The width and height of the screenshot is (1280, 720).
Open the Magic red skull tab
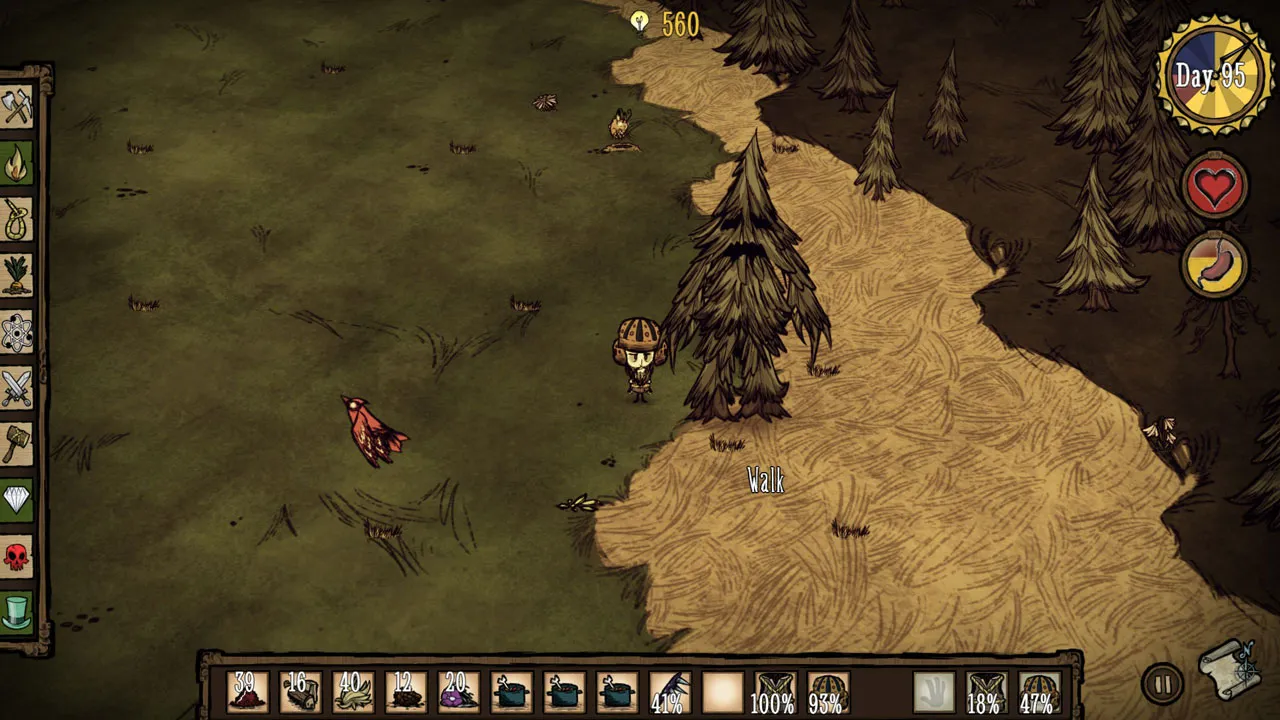point(17,556)
